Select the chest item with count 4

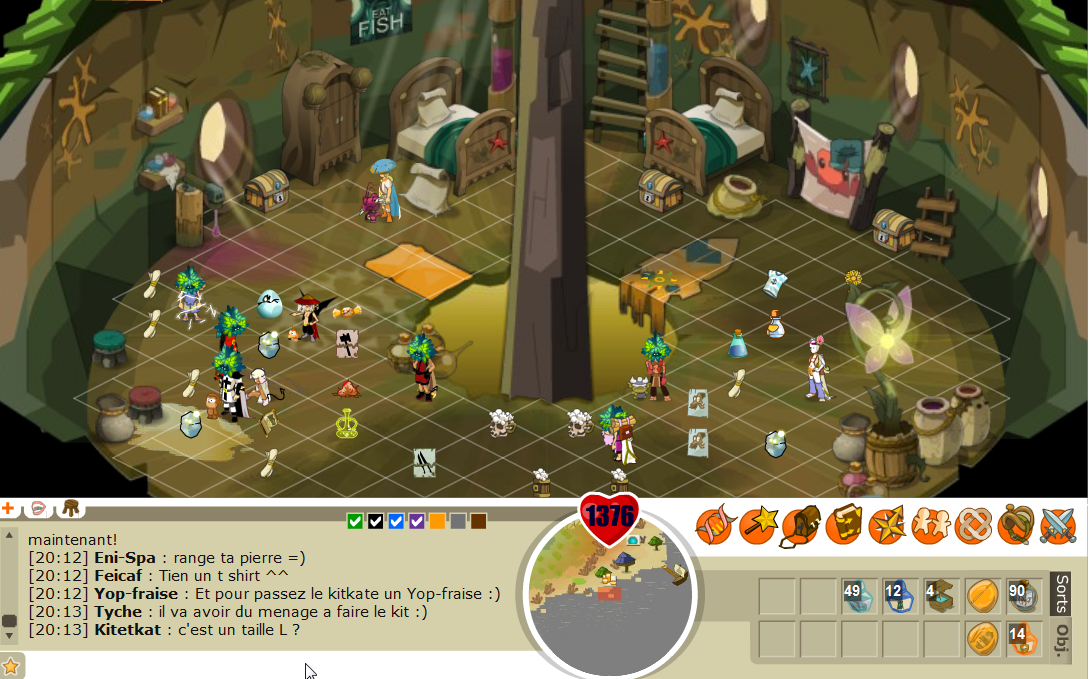click(x=940, y=596)
